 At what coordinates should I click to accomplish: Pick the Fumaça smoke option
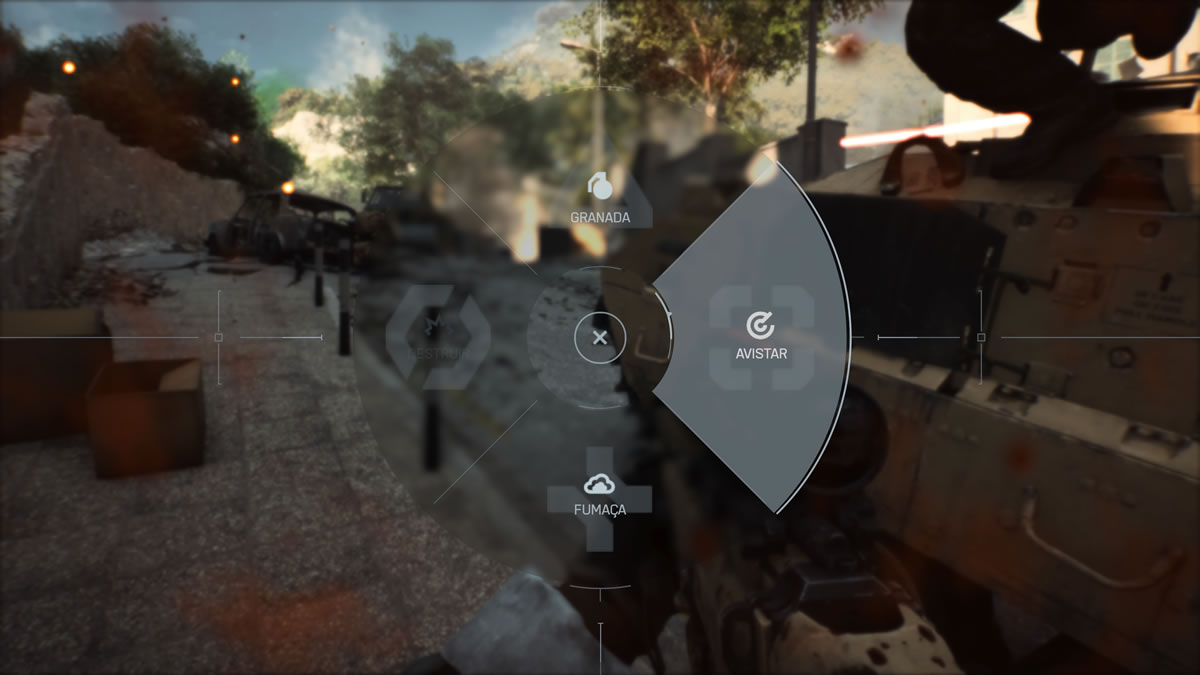tap(599, 495)
